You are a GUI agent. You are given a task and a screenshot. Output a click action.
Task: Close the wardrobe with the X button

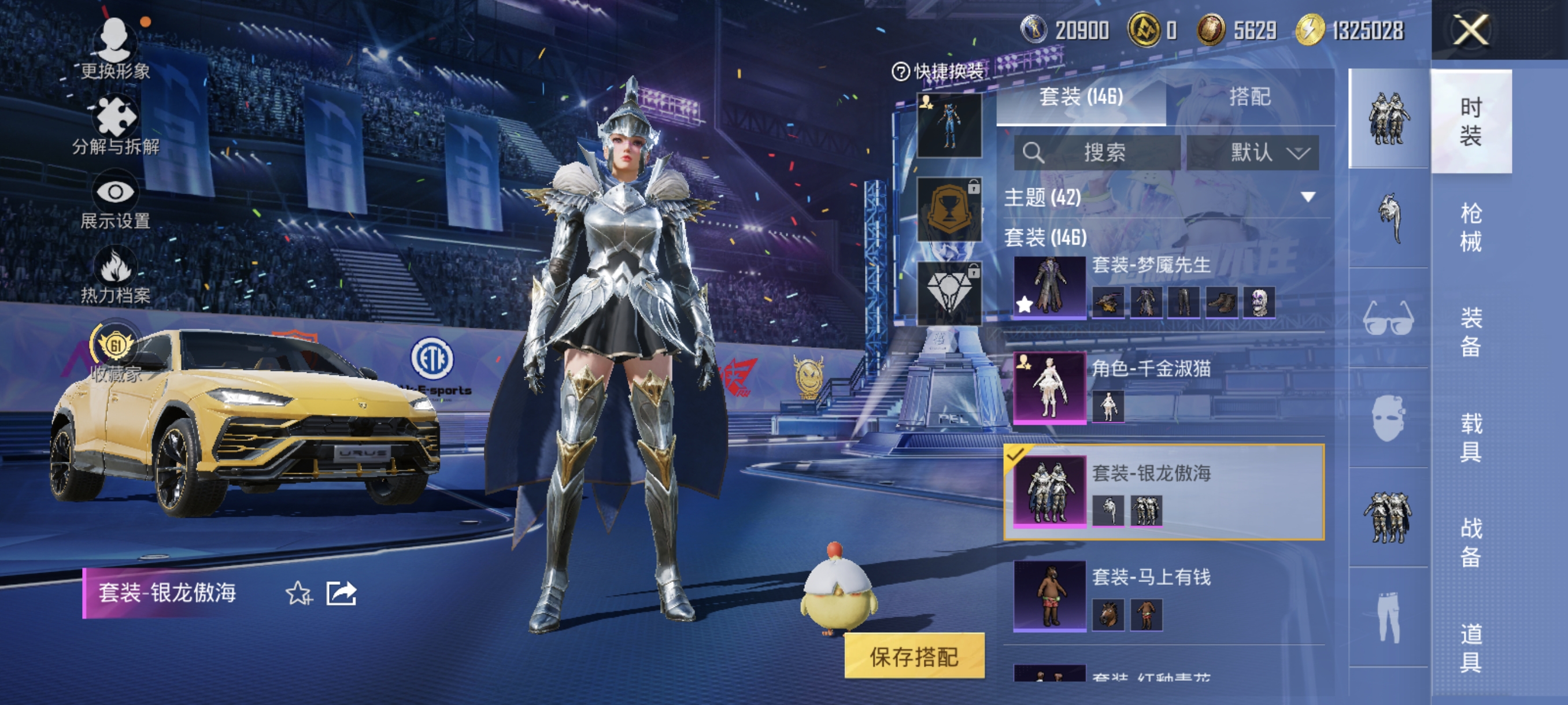tap(1471, 31)
